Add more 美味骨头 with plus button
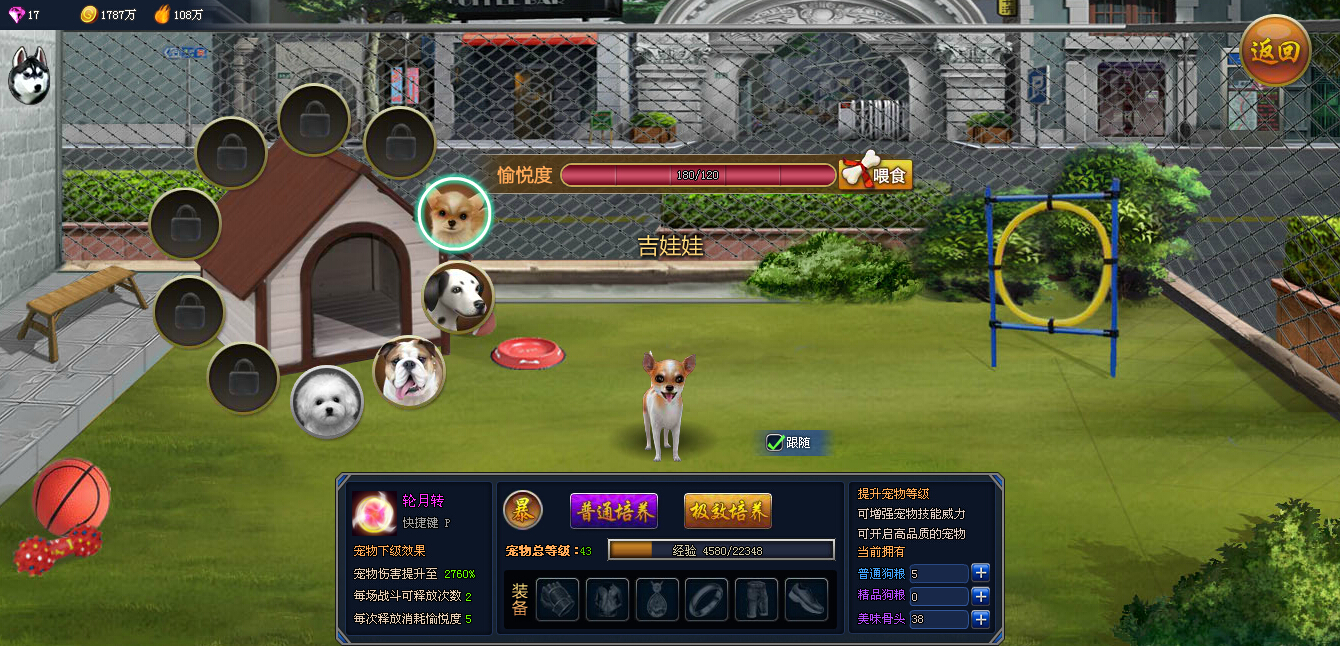Screen dimensions: 1340x646 point(981,619)
